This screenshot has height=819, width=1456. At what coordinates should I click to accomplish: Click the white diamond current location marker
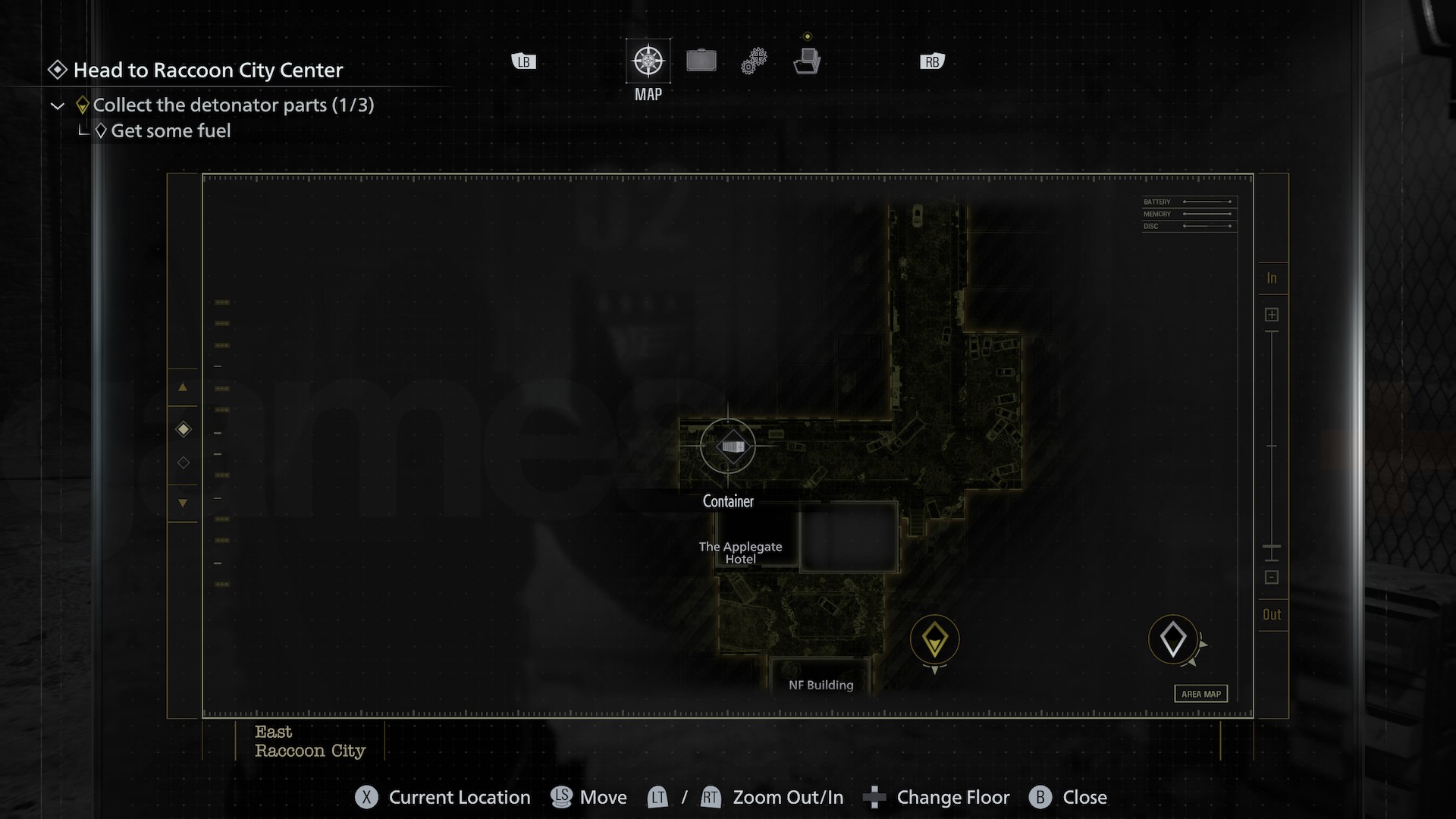[1174, 639]
